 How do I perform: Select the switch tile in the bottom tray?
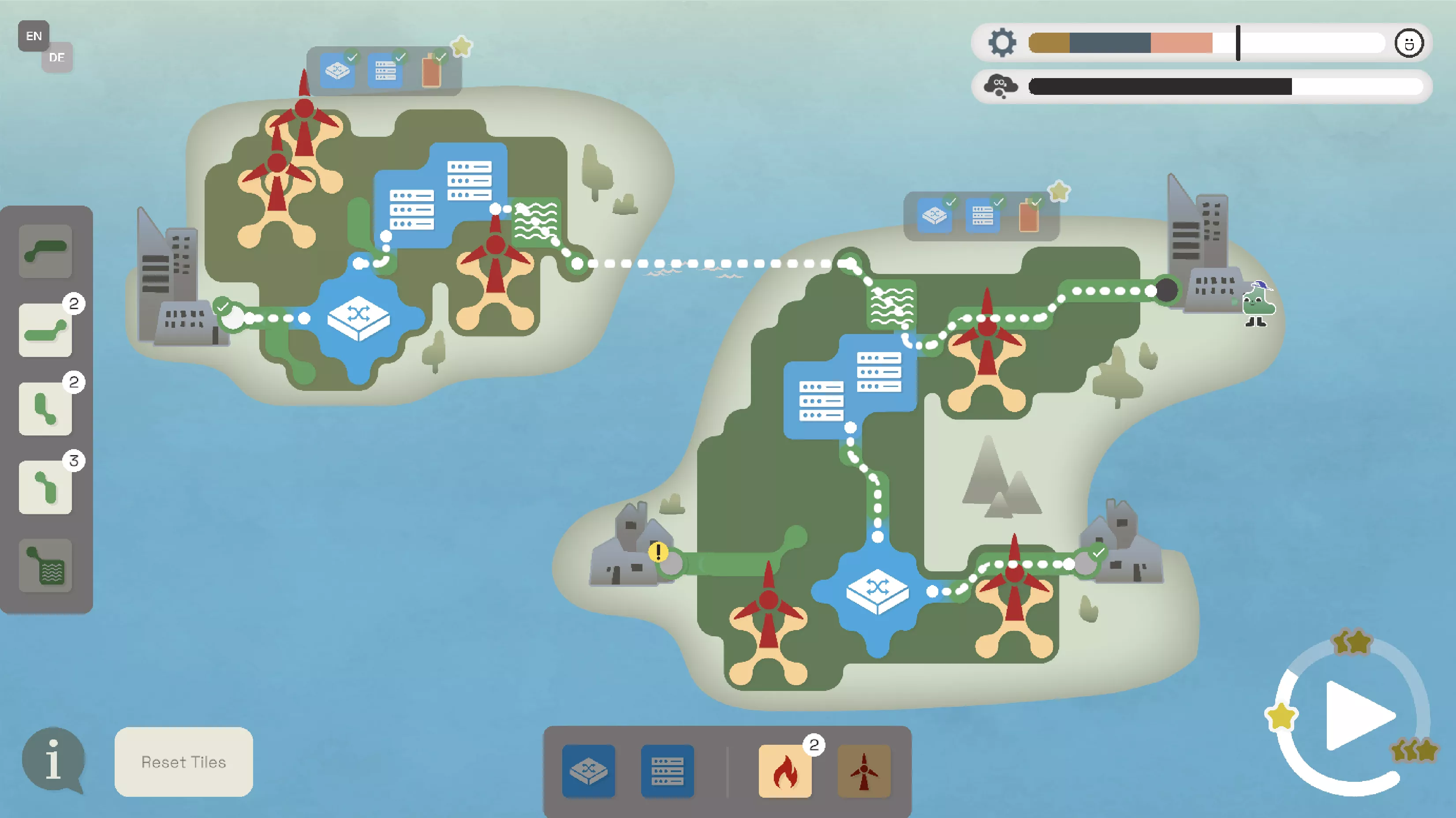[588, 770]
